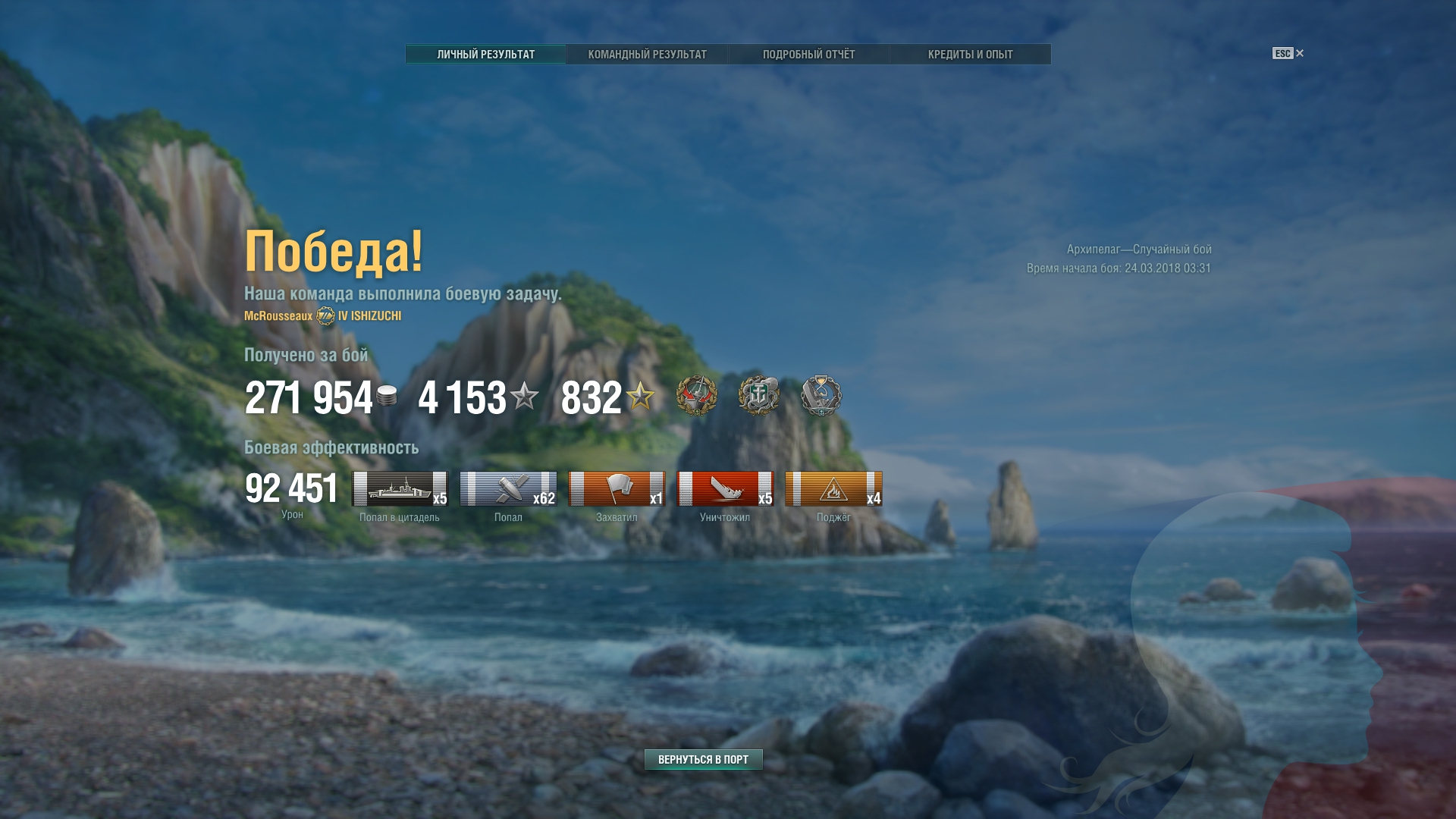Image resolution: width=1456 pixels, height=819 pixels.
Task: Click the Поджёг fire ribbon x4
Action: coord(833,489)
